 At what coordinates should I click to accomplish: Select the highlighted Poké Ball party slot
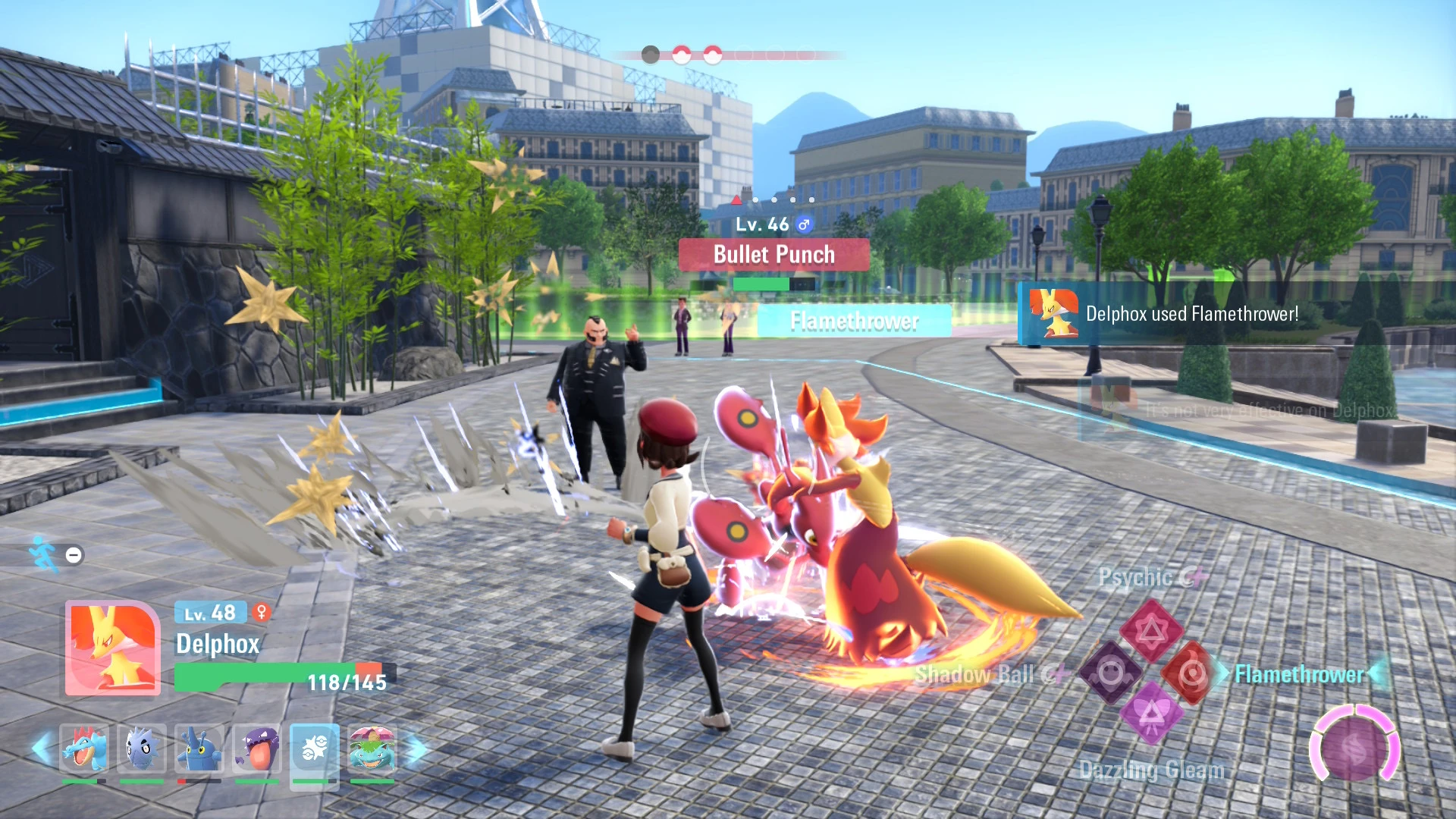click(315, 750)
